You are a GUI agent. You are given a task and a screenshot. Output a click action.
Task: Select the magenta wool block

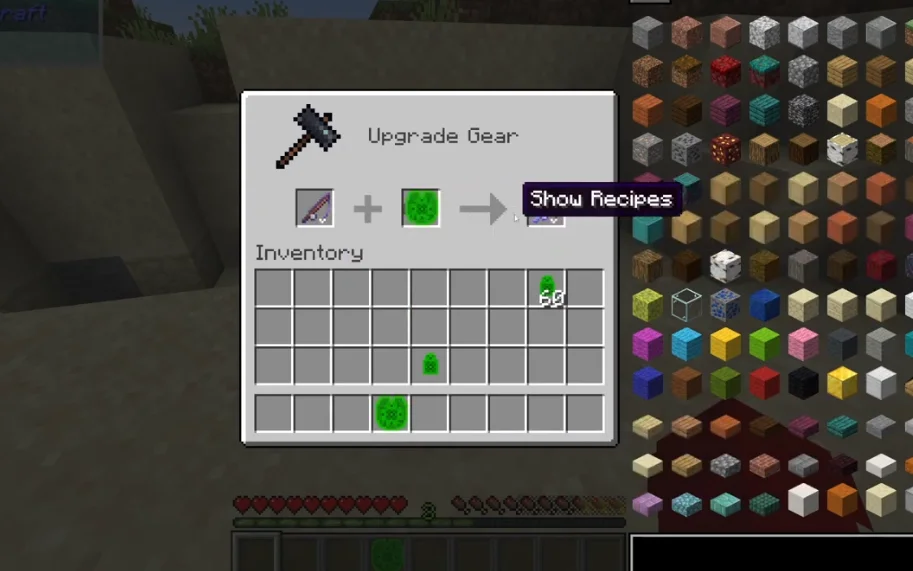[x=647, y=344]
